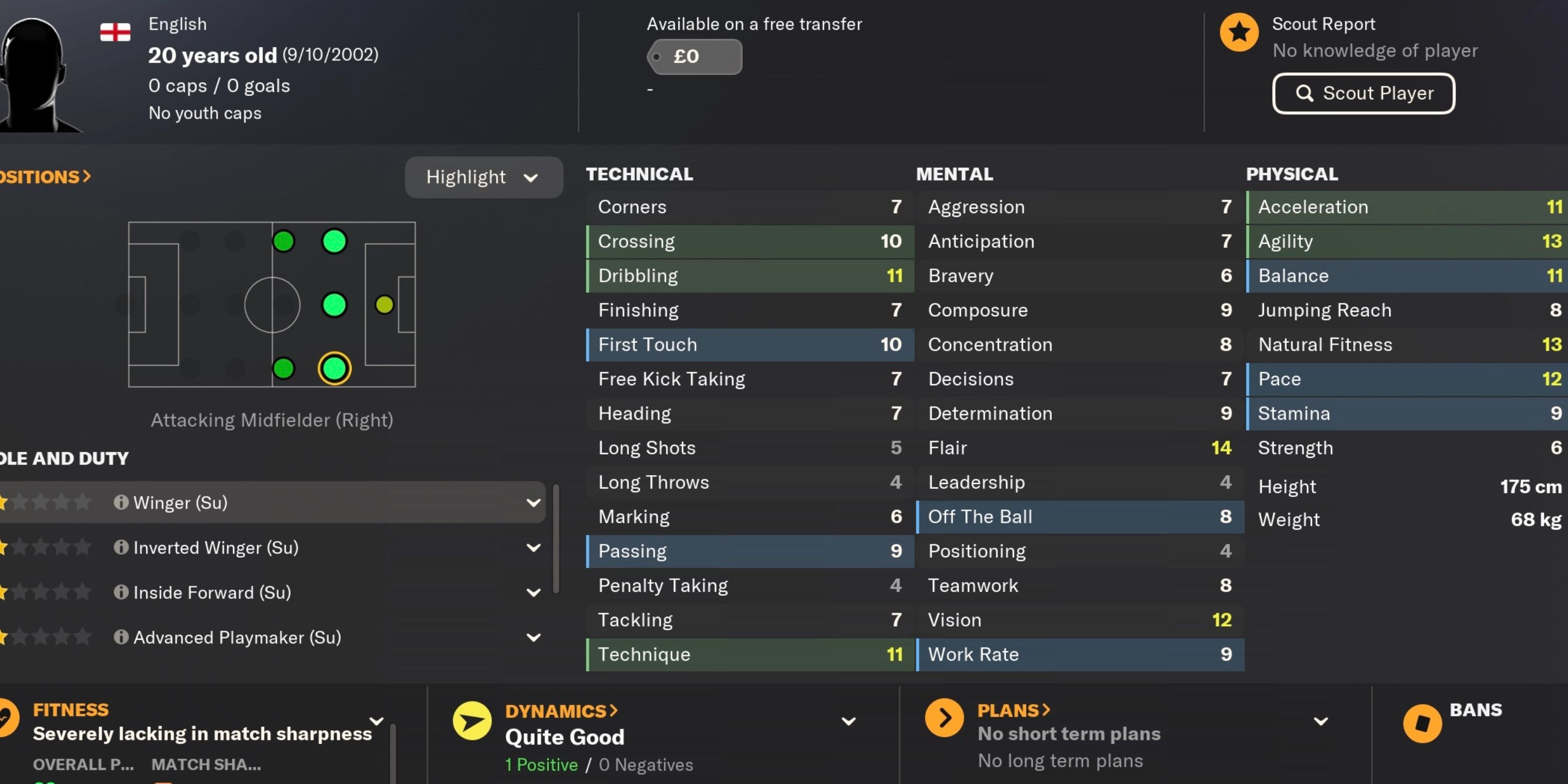1568x784 pixels.
Task: Select the striker position circle on pitch
Action: click(x=385, y=304)
